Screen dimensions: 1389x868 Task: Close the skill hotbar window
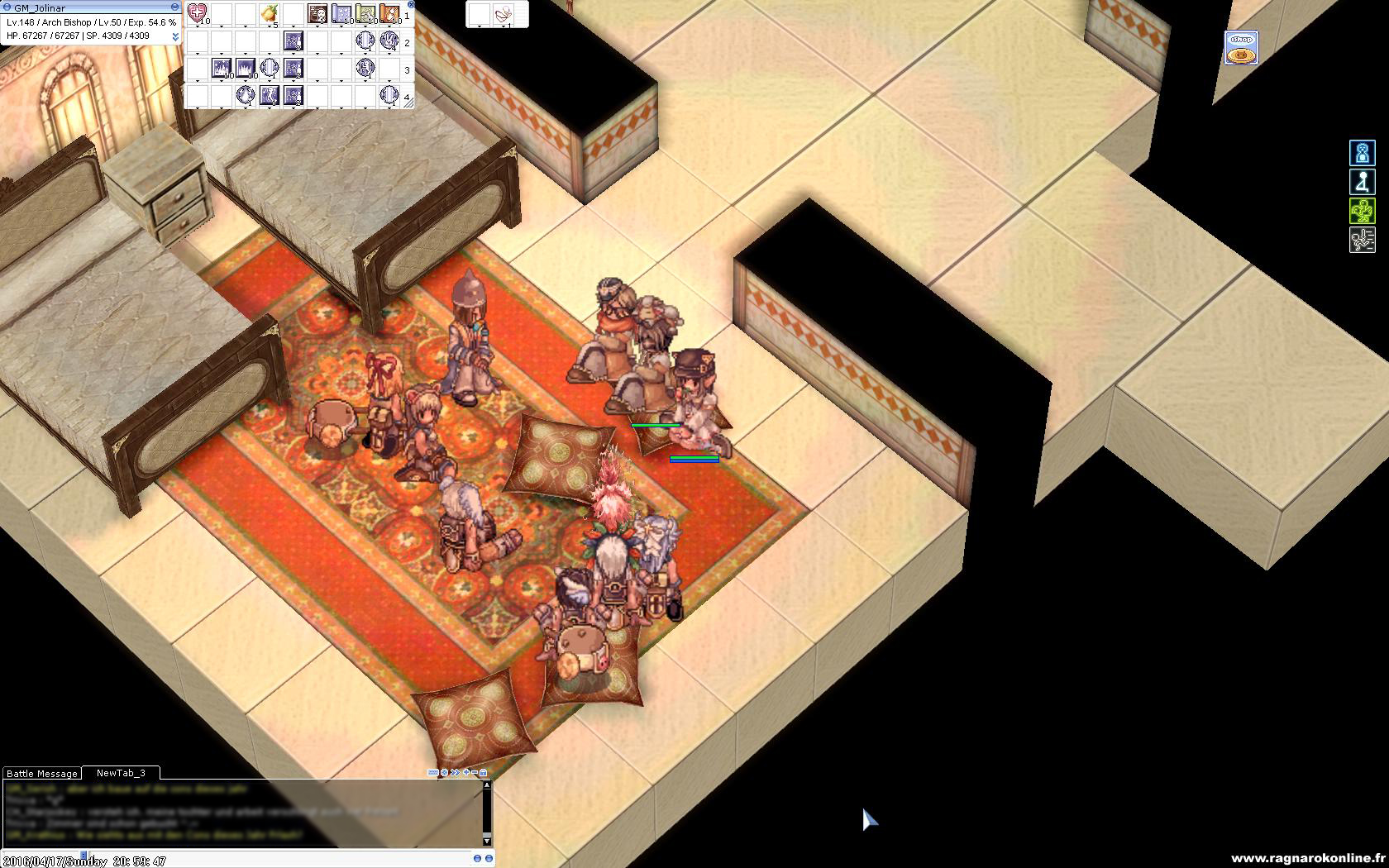point(411,4)
